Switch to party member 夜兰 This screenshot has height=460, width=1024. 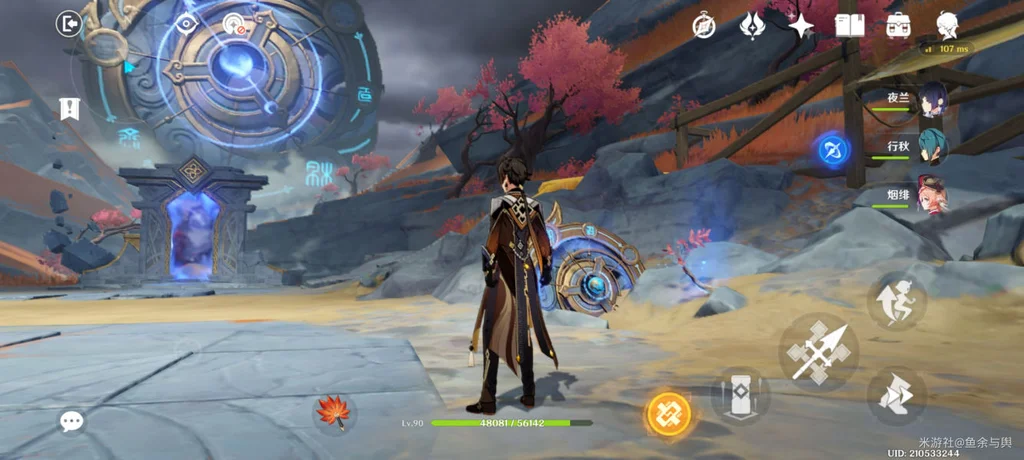[x=931, y=100]
